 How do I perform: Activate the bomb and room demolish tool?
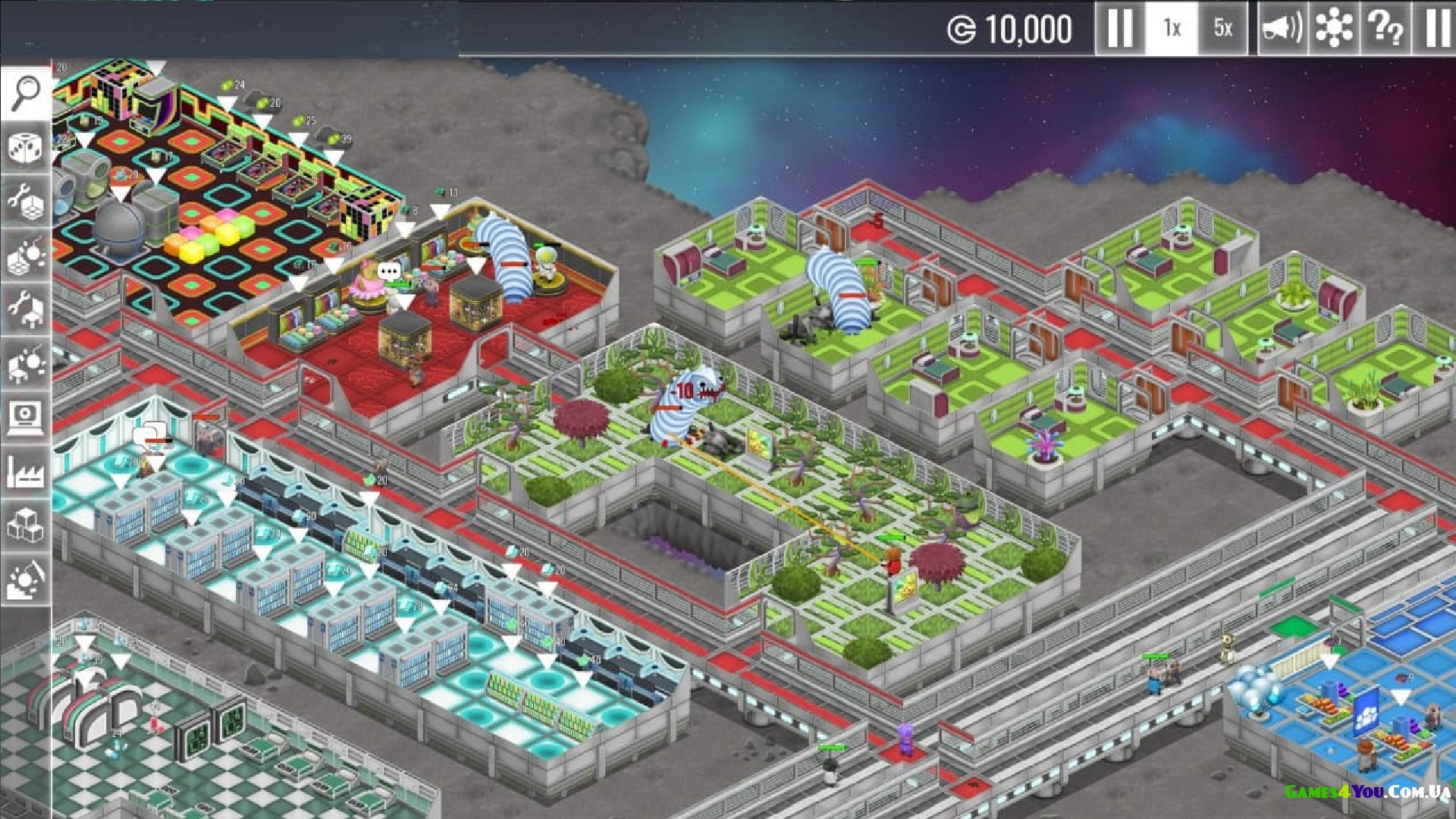[26, 256]
